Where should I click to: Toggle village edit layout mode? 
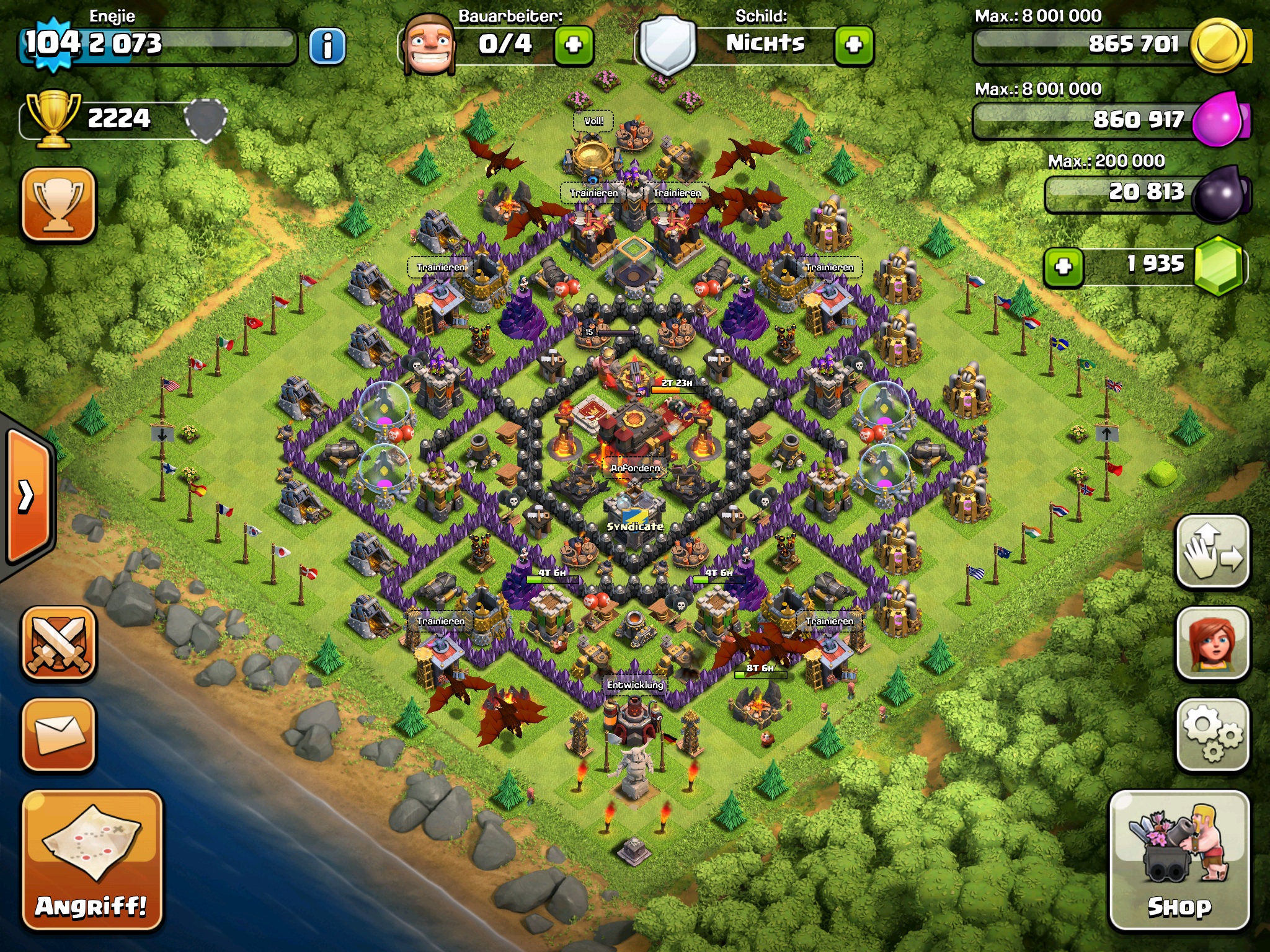click(x=1212, y=551)
